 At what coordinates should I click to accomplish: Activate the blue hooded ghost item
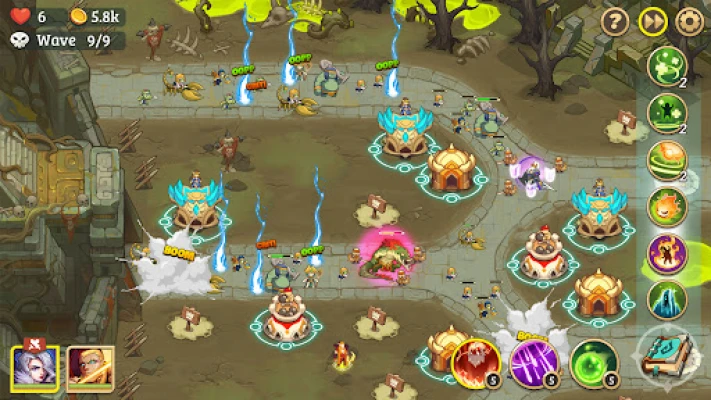667,300
